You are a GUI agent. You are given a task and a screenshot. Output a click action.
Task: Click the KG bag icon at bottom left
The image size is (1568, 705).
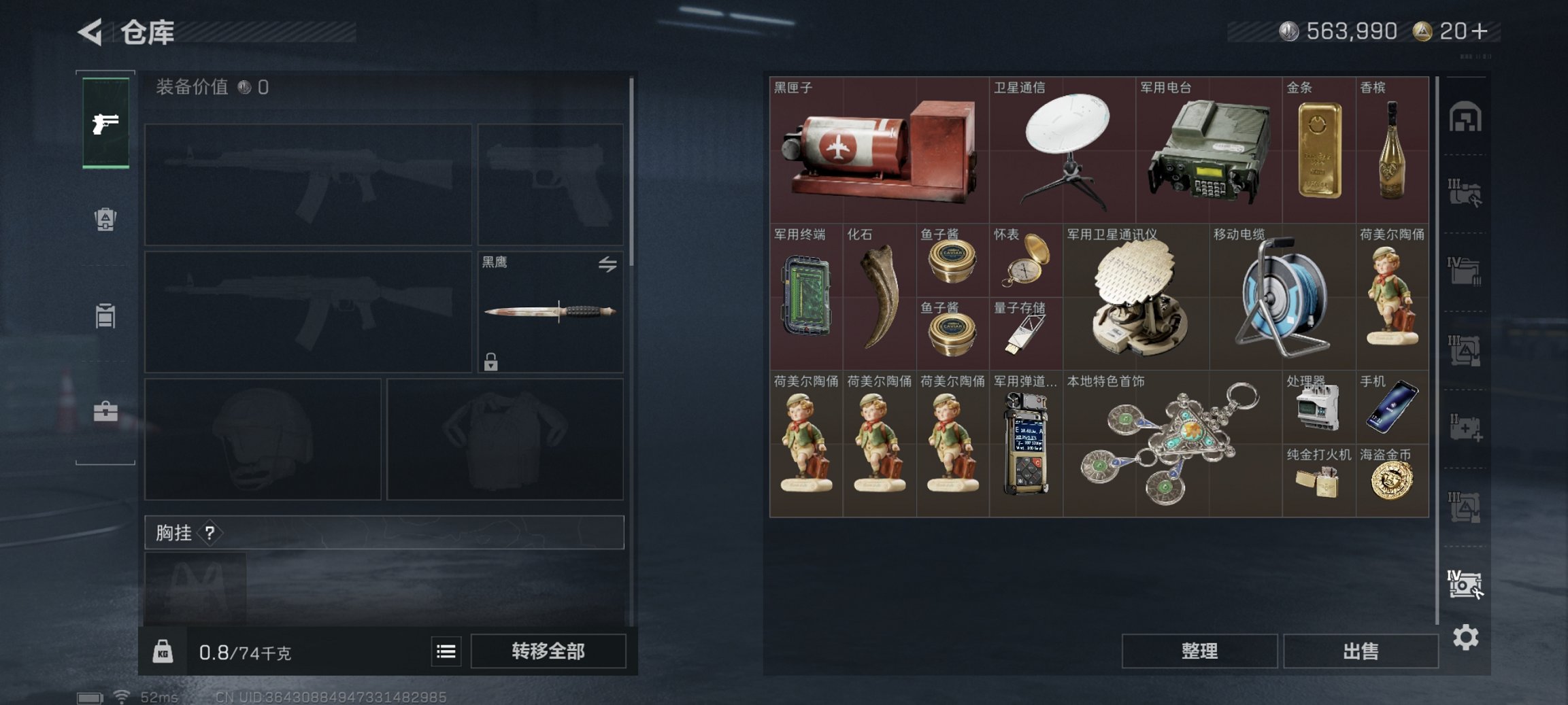click(x=163, y=651)
